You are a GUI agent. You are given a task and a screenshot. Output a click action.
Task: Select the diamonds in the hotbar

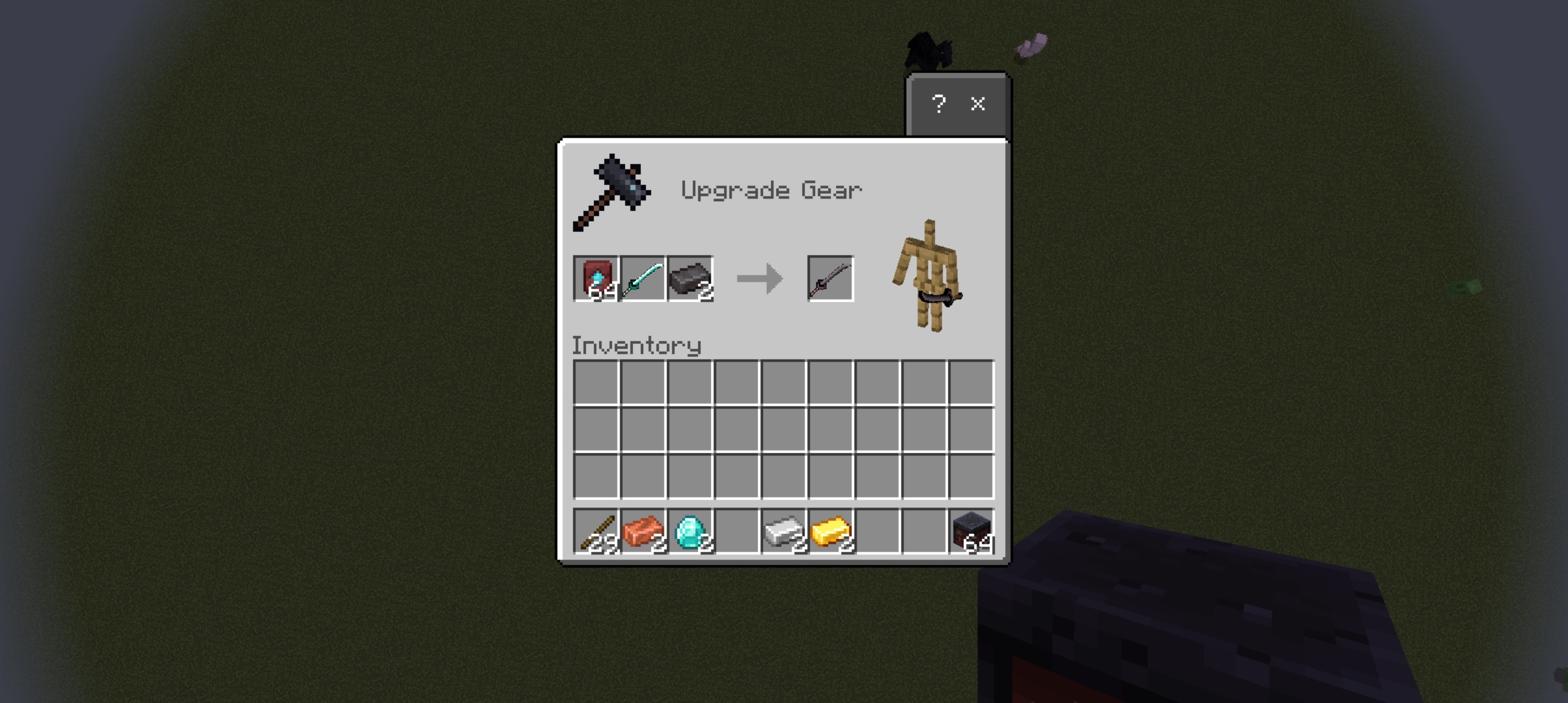pyautogui.click(x=689, y=532)
